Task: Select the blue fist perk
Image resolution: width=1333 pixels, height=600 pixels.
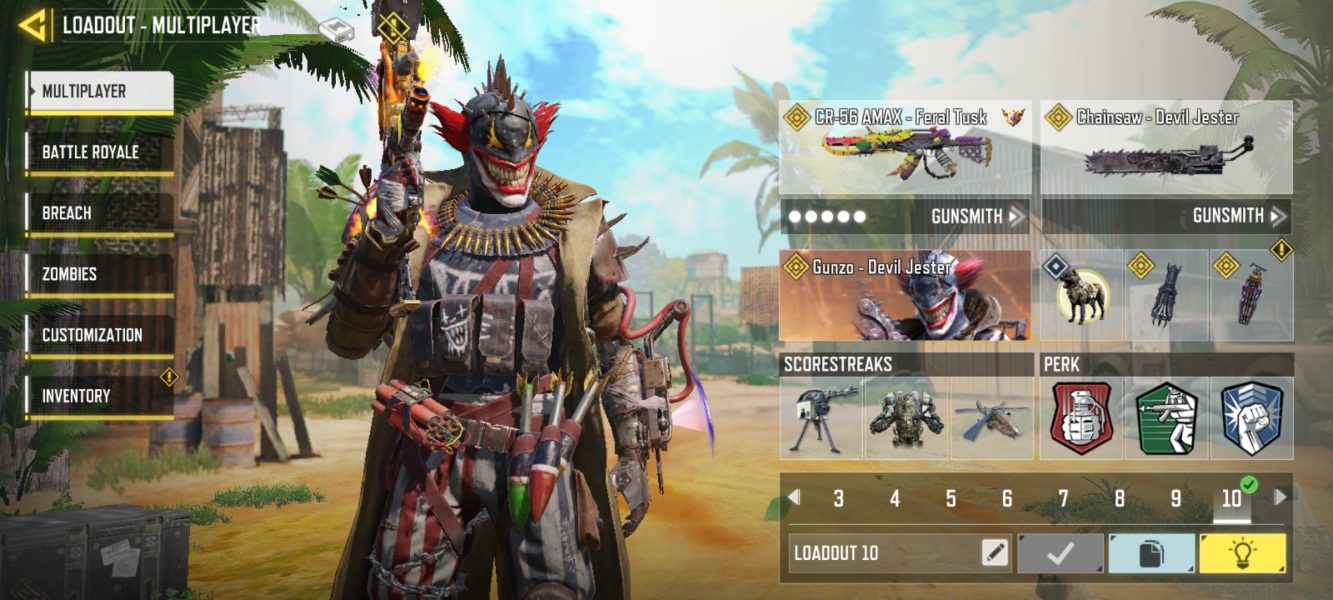Action: click(x=1251, y=418)
